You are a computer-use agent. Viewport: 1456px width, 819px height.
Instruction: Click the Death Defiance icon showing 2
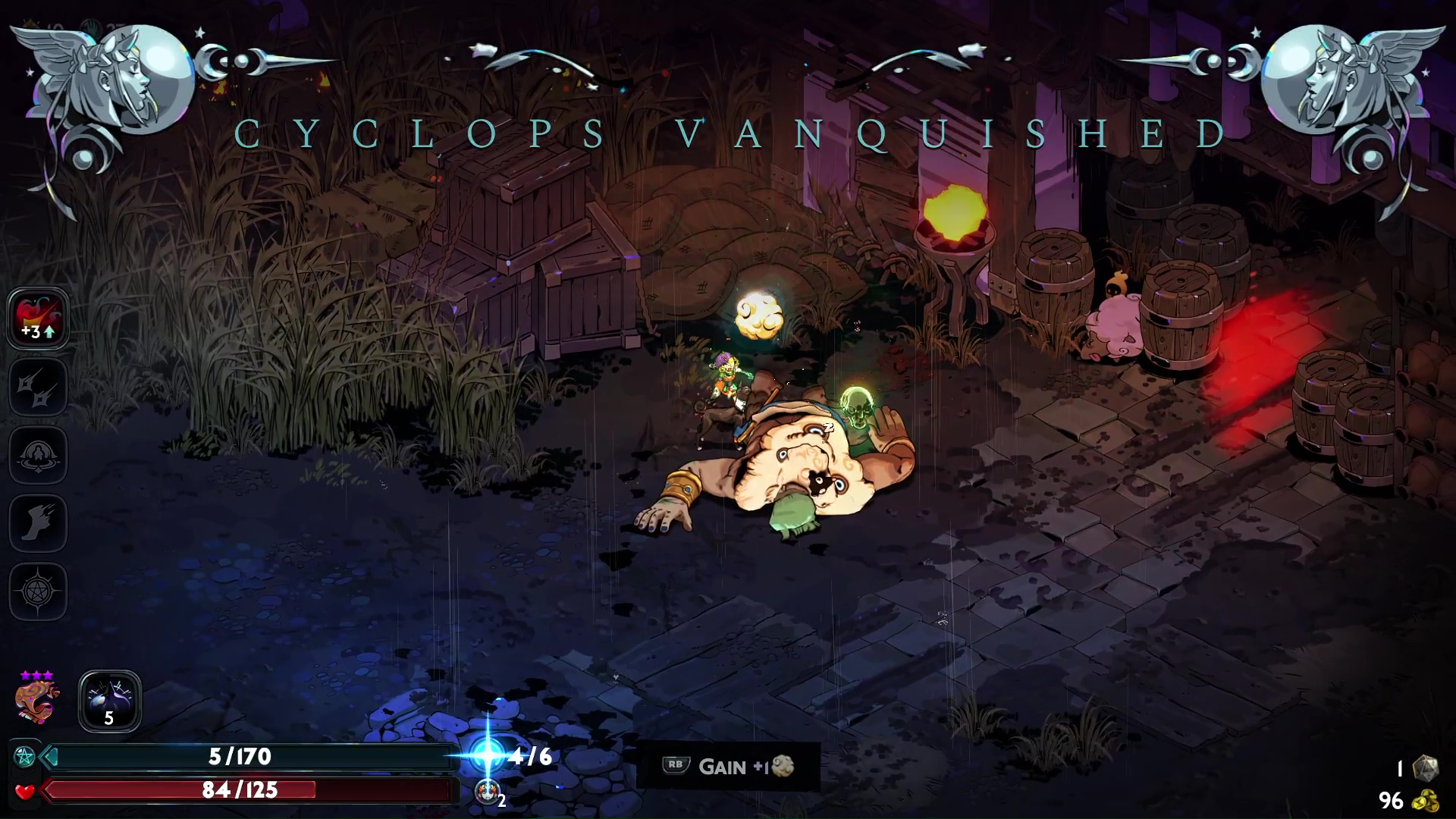point(488,792)
